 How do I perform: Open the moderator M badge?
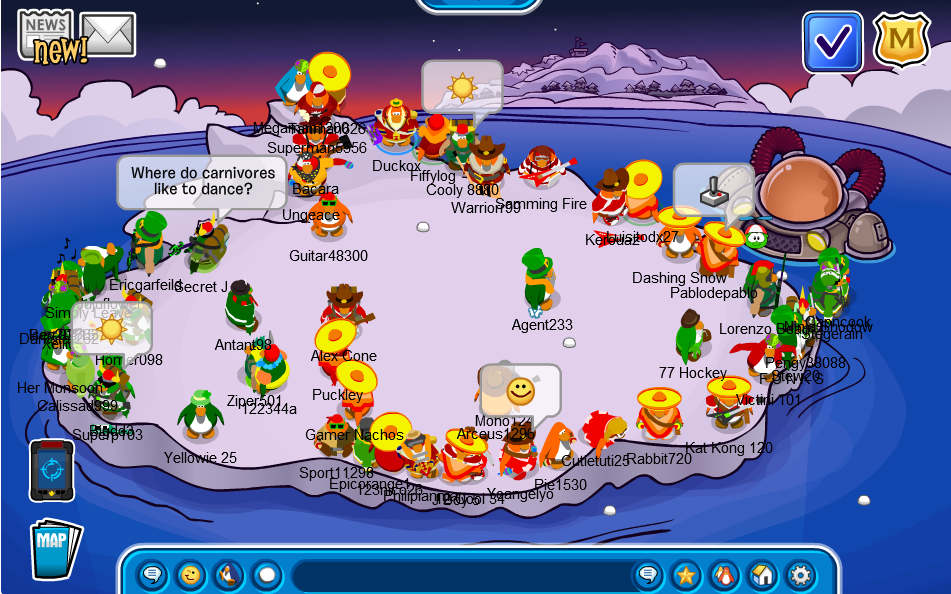(901, 41)
